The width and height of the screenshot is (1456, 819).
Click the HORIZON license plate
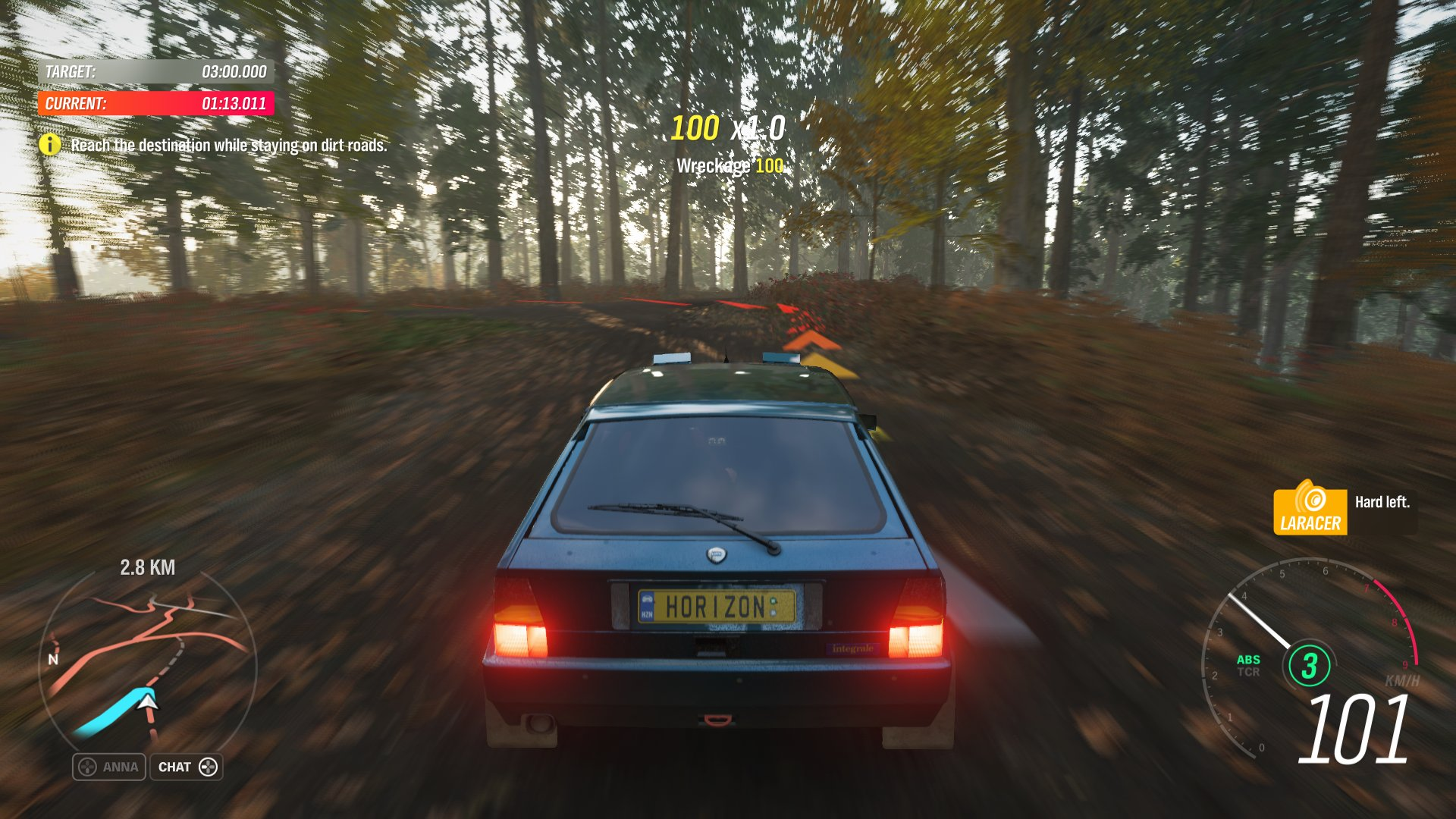pos(719,607)
